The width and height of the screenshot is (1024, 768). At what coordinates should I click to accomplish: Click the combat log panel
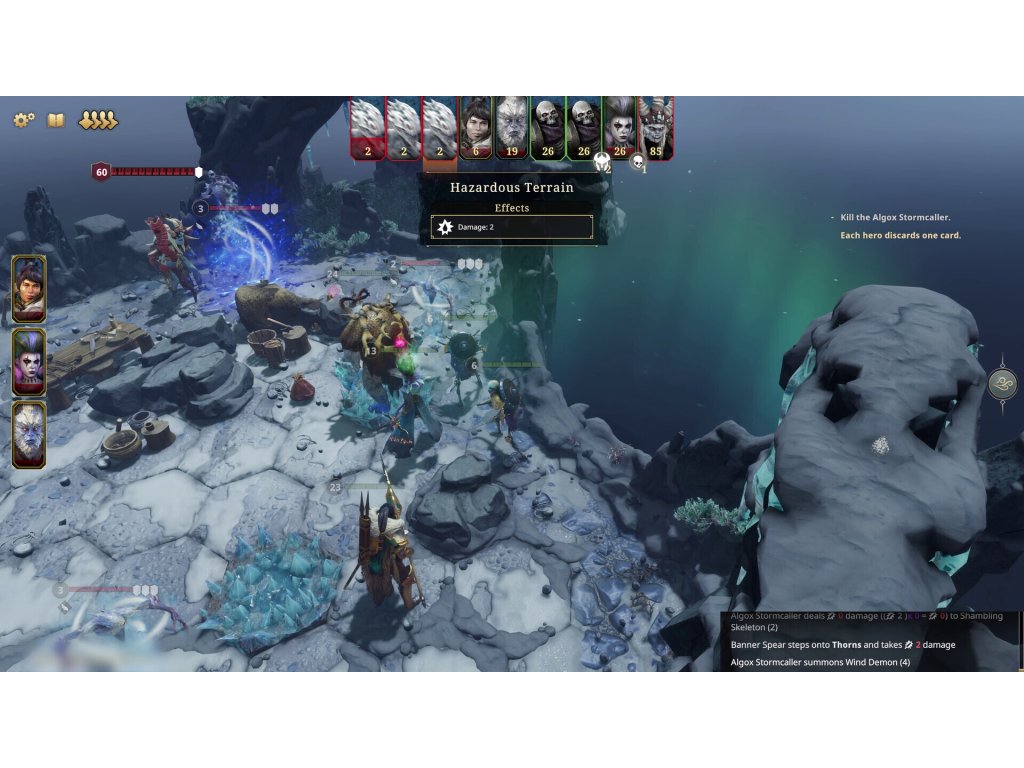[x=870, y=642]
